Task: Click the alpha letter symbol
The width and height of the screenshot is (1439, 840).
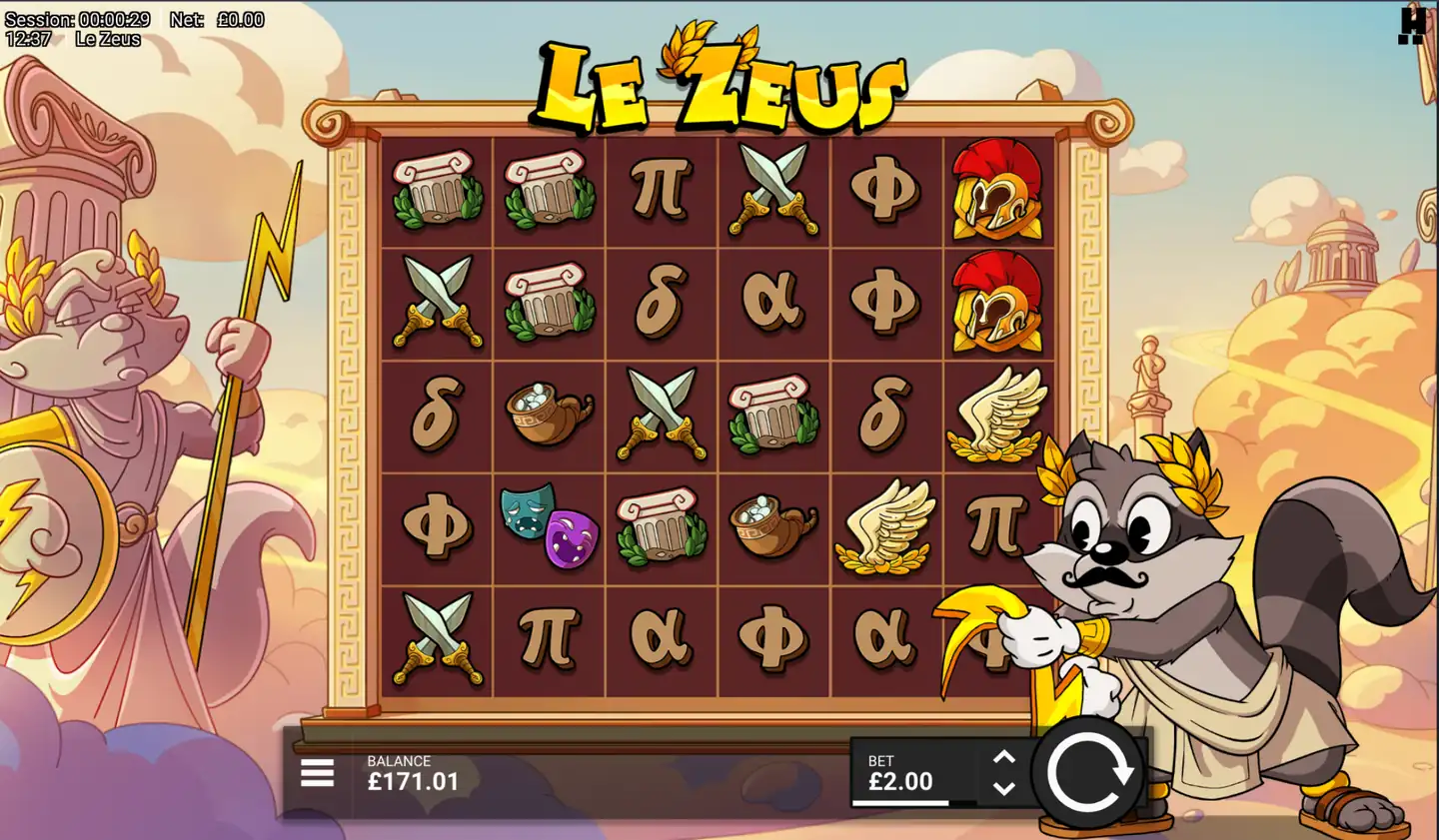Action: pyautogui.click(x=774, y=300)
